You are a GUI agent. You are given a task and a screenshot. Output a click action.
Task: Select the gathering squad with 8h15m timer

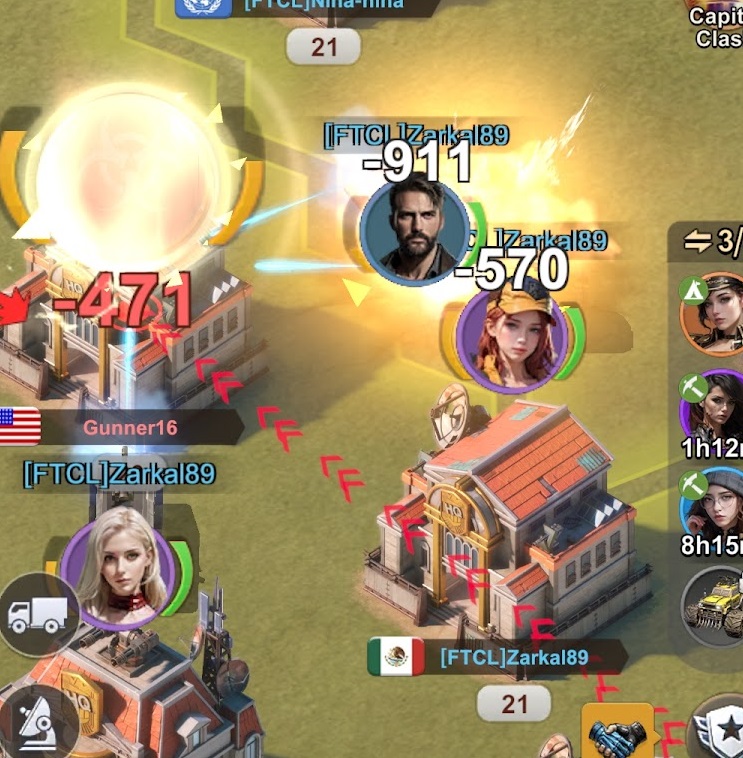coord(715,508)
